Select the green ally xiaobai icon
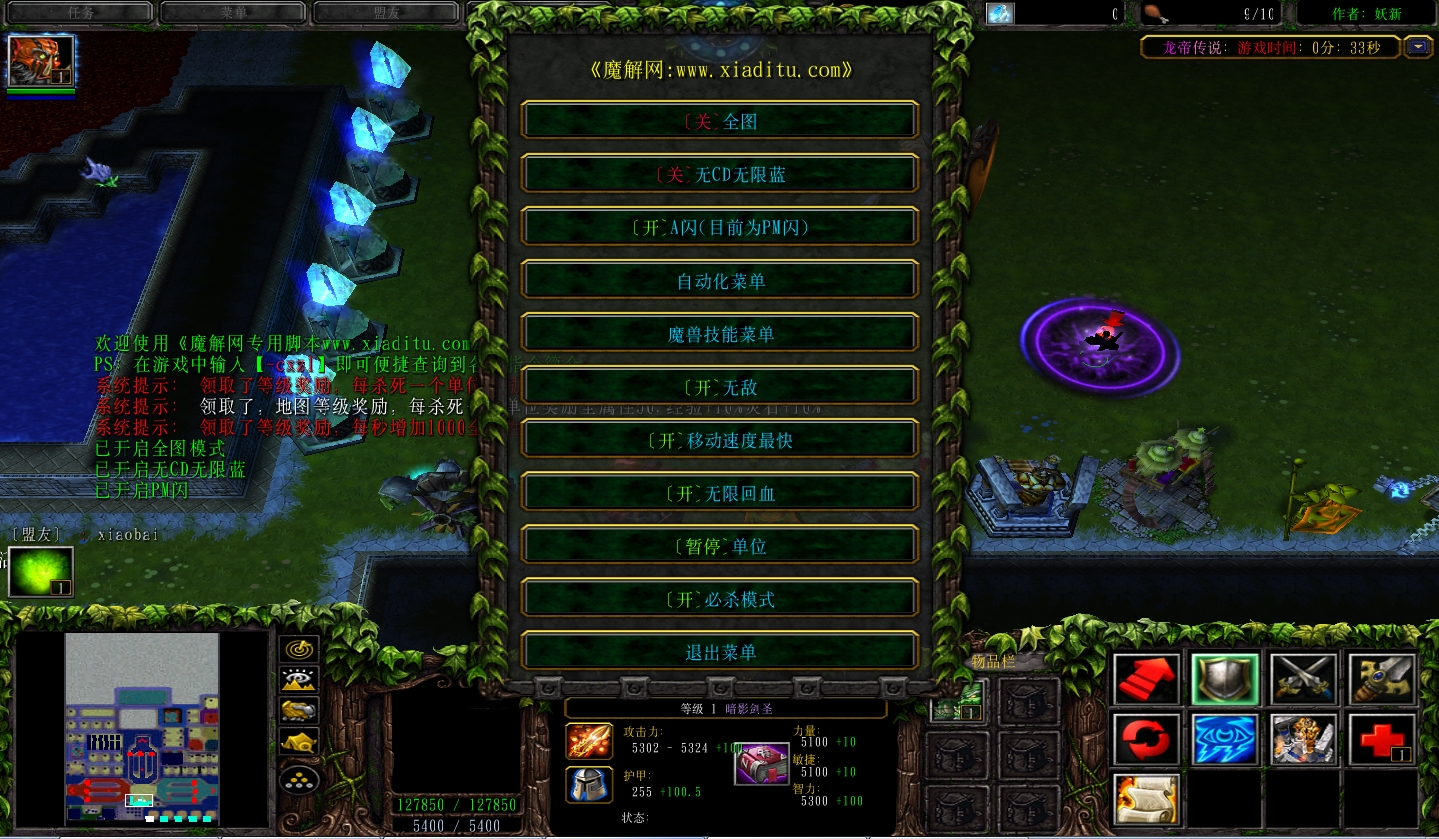1439x839 pixels. (x=41, y=572)
